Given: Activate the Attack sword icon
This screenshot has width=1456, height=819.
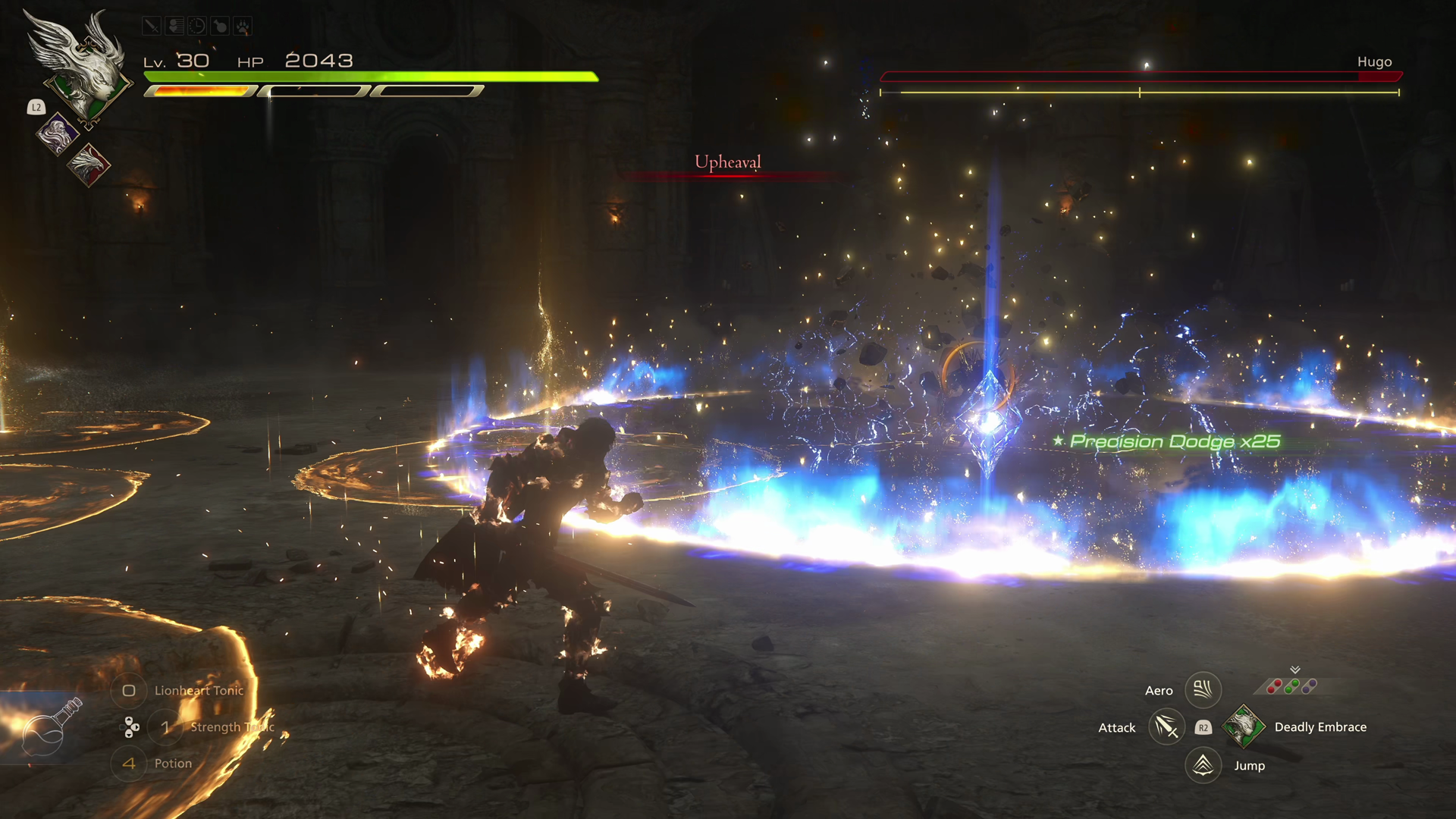Looking at the screenshot, I should [x=1166, y=727].
